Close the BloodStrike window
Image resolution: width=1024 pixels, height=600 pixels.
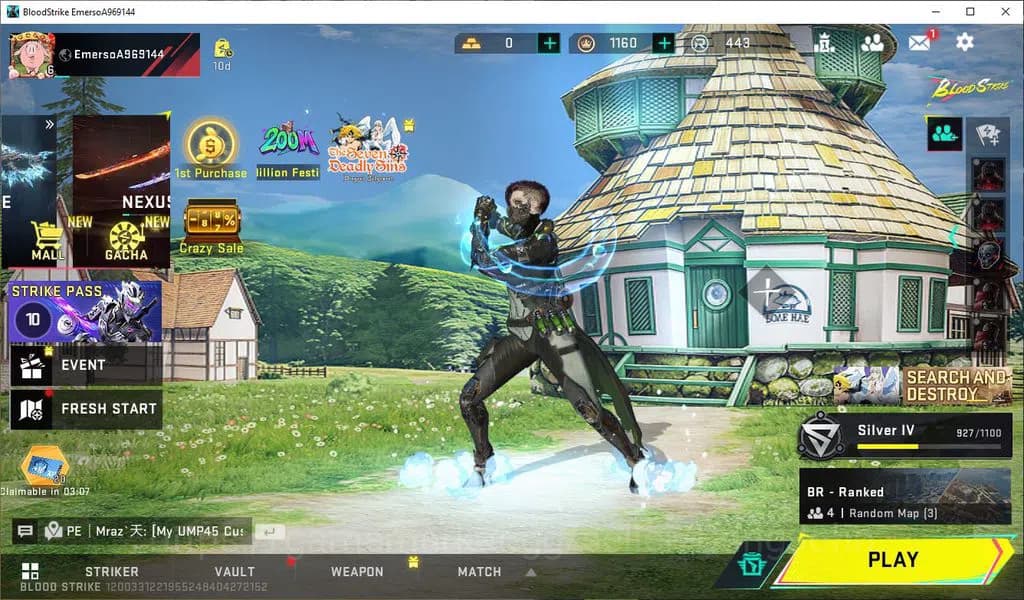[1003, 11]
